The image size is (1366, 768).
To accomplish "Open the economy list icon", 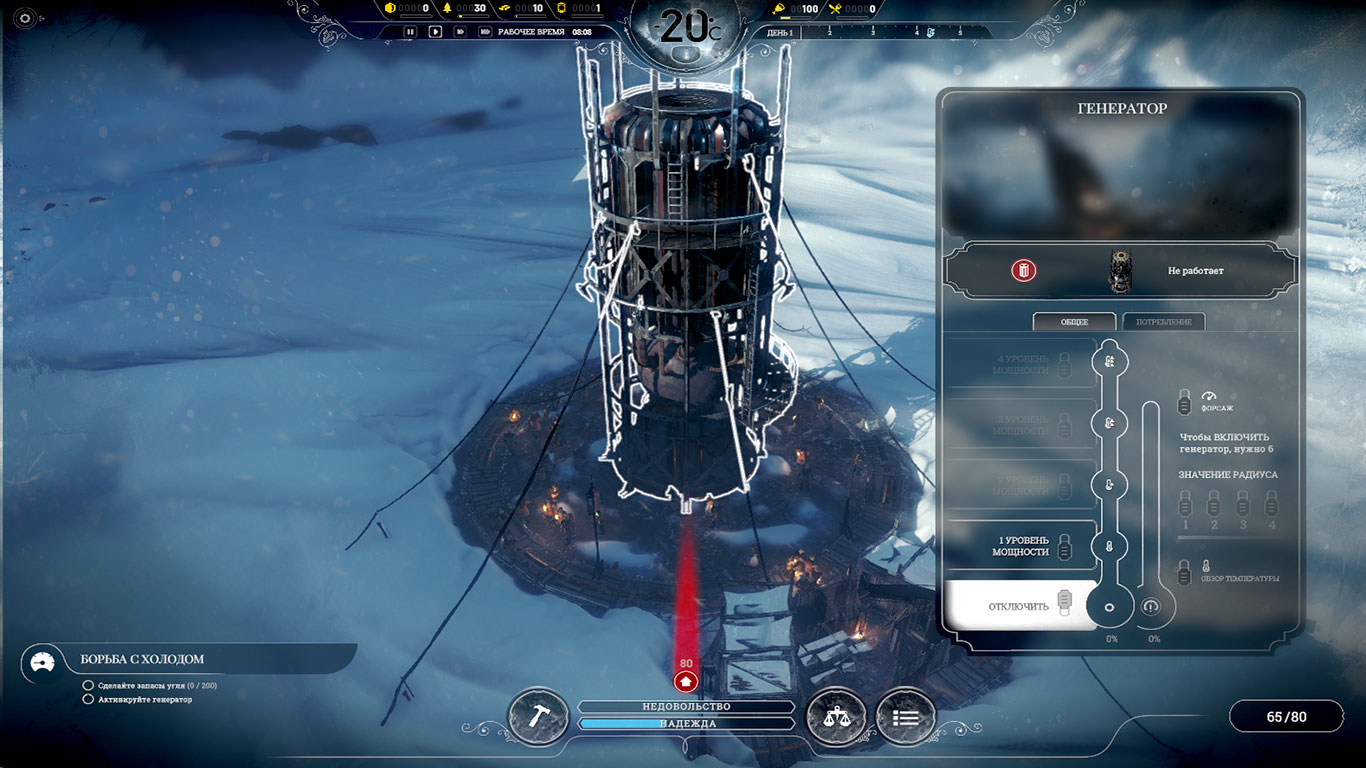I will [x=905, y=716].
